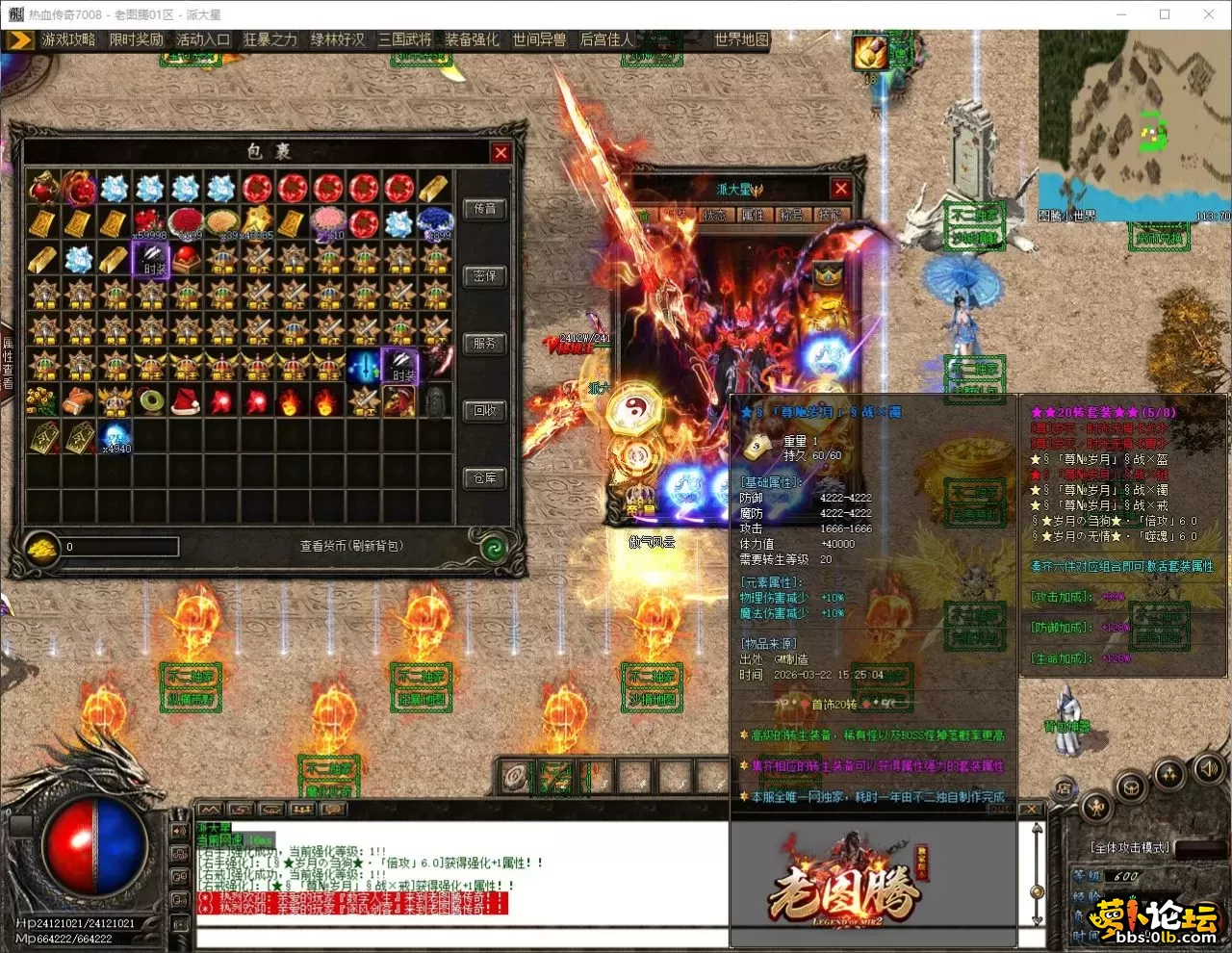Switch to the 属性 attributes tab
Screen dimensions: 1232x953
[753, 215]
